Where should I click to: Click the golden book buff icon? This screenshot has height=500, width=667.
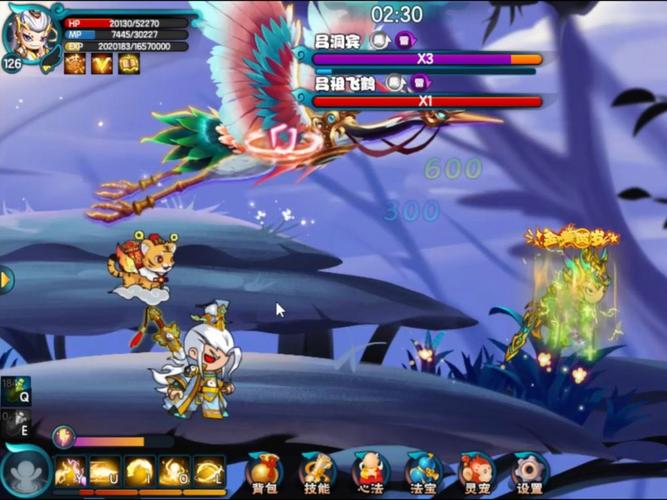tap(128, 64)
